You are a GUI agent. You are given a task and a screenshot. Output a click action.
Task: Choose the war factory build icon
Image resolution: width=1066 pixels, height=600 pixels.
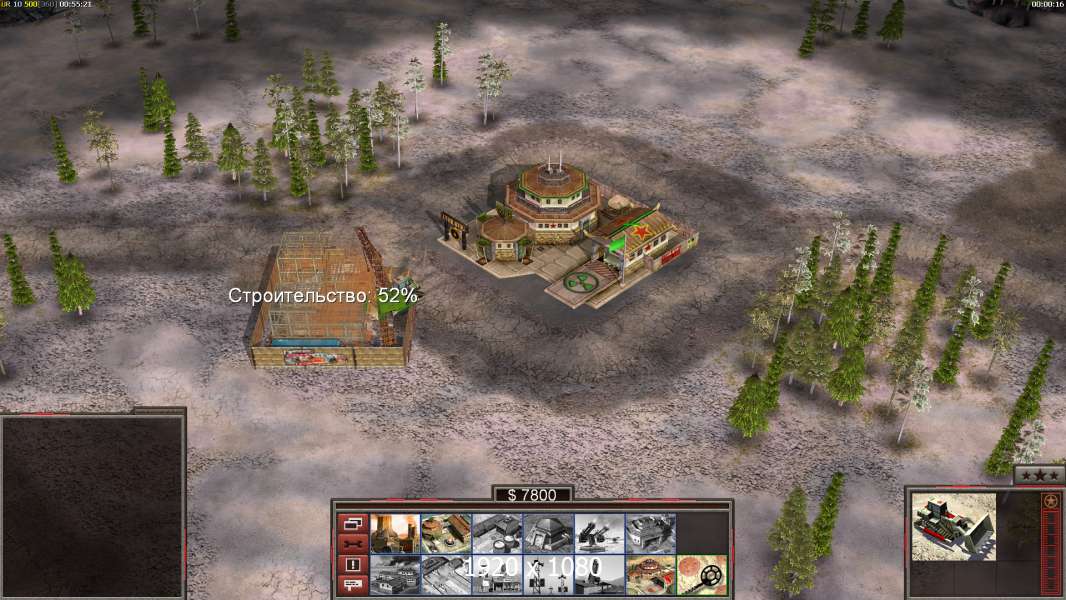(650, 533)
